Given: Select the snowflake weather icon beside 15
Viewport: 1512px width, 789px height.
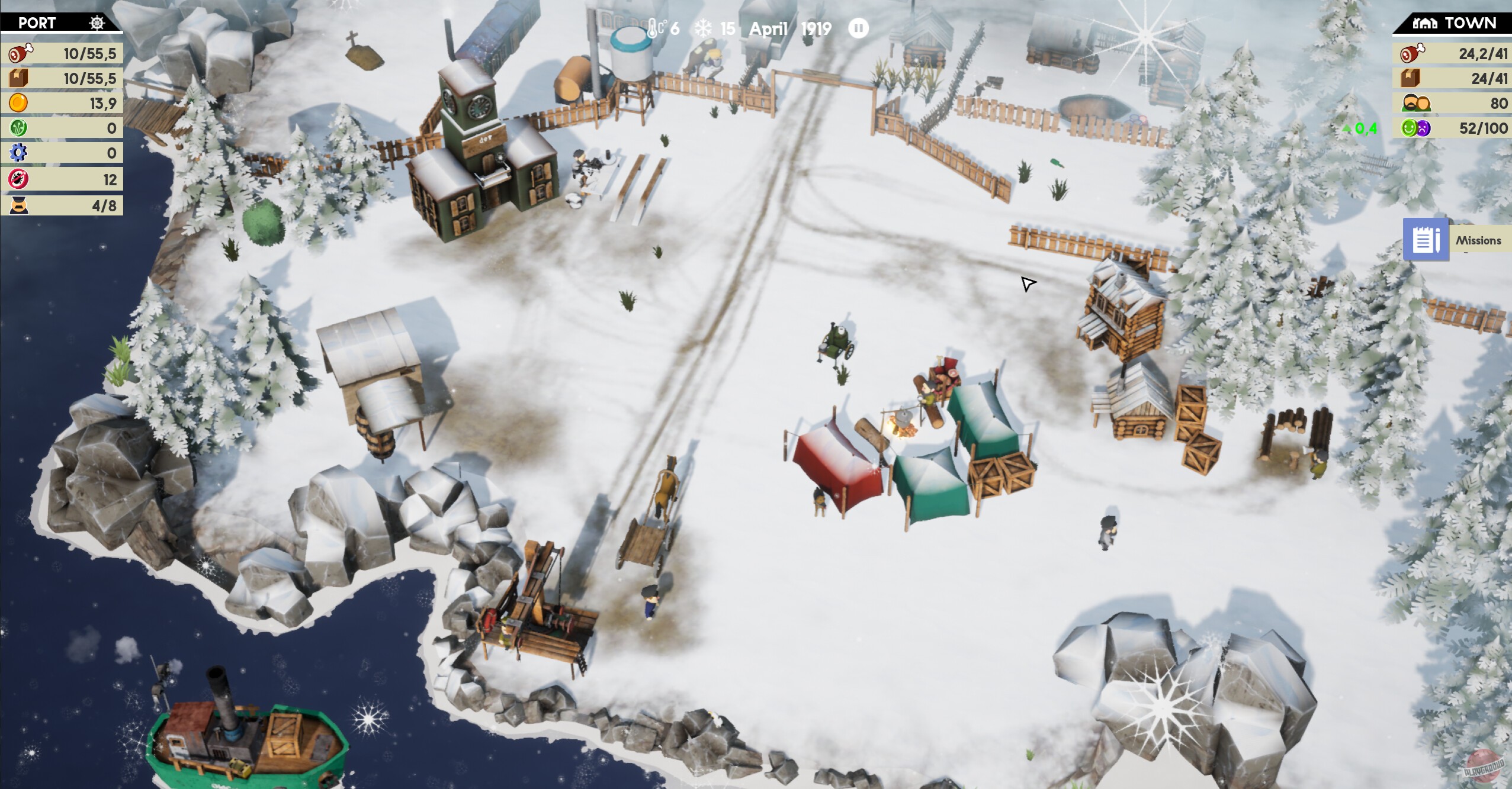Looking at the screenshot, I should click(702, 27).
